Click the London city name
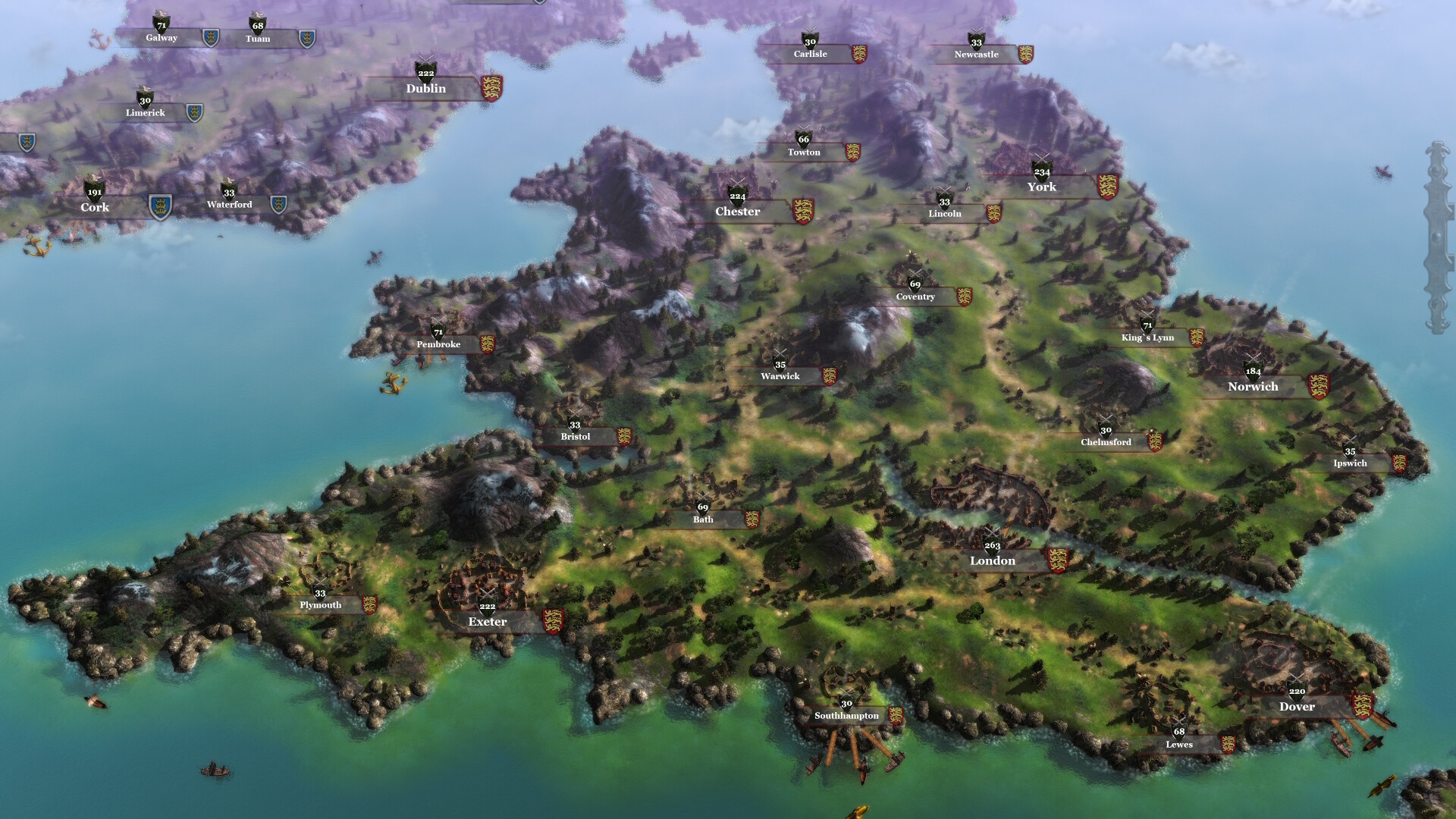Image resolution: width=1456 pixels, height=819 pixels. [993, 561]
